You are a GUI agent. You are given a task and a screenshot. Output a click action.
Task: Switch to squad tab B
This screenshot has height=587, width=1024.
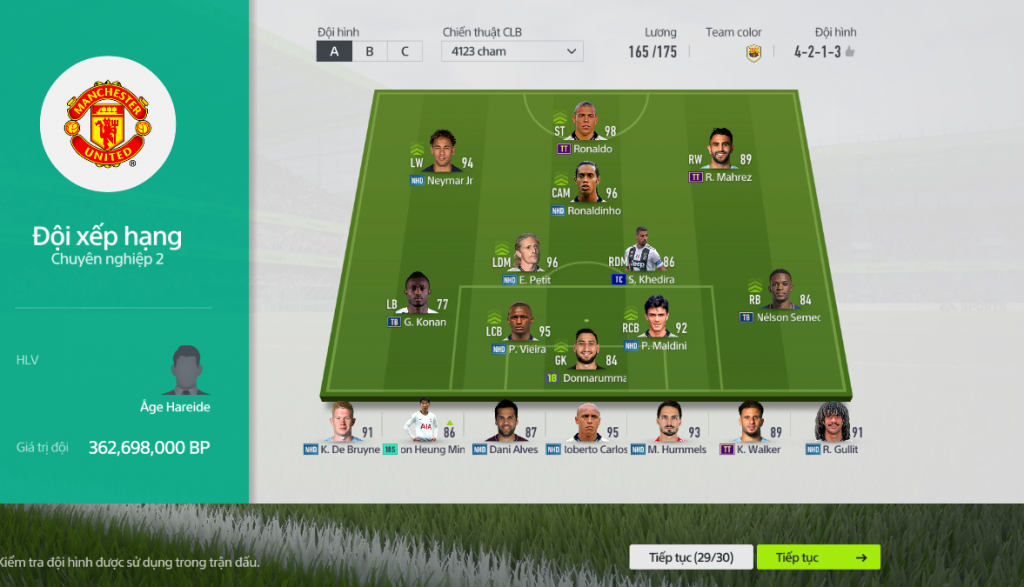tap(369, 52)
